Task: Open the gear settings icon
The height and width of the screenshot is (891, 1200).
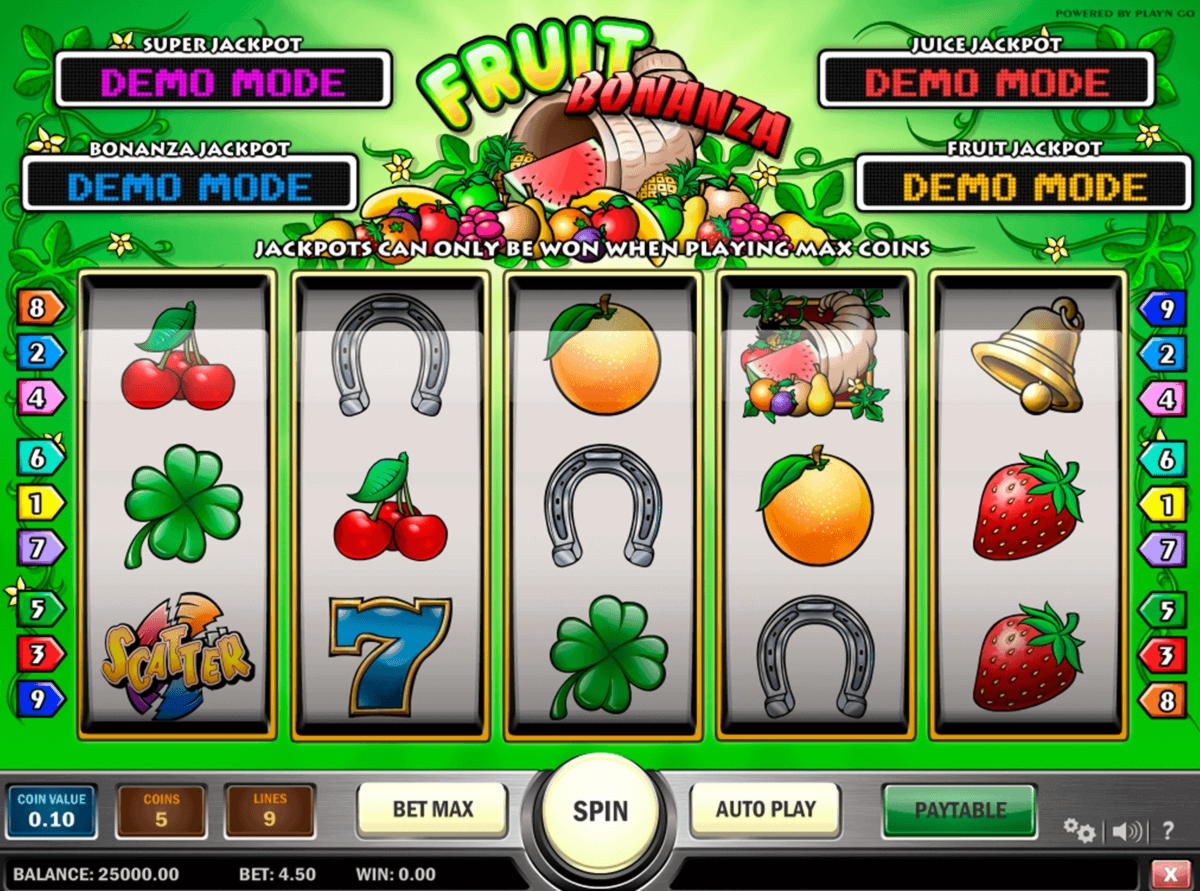Action: click(x=1078, y=829)
